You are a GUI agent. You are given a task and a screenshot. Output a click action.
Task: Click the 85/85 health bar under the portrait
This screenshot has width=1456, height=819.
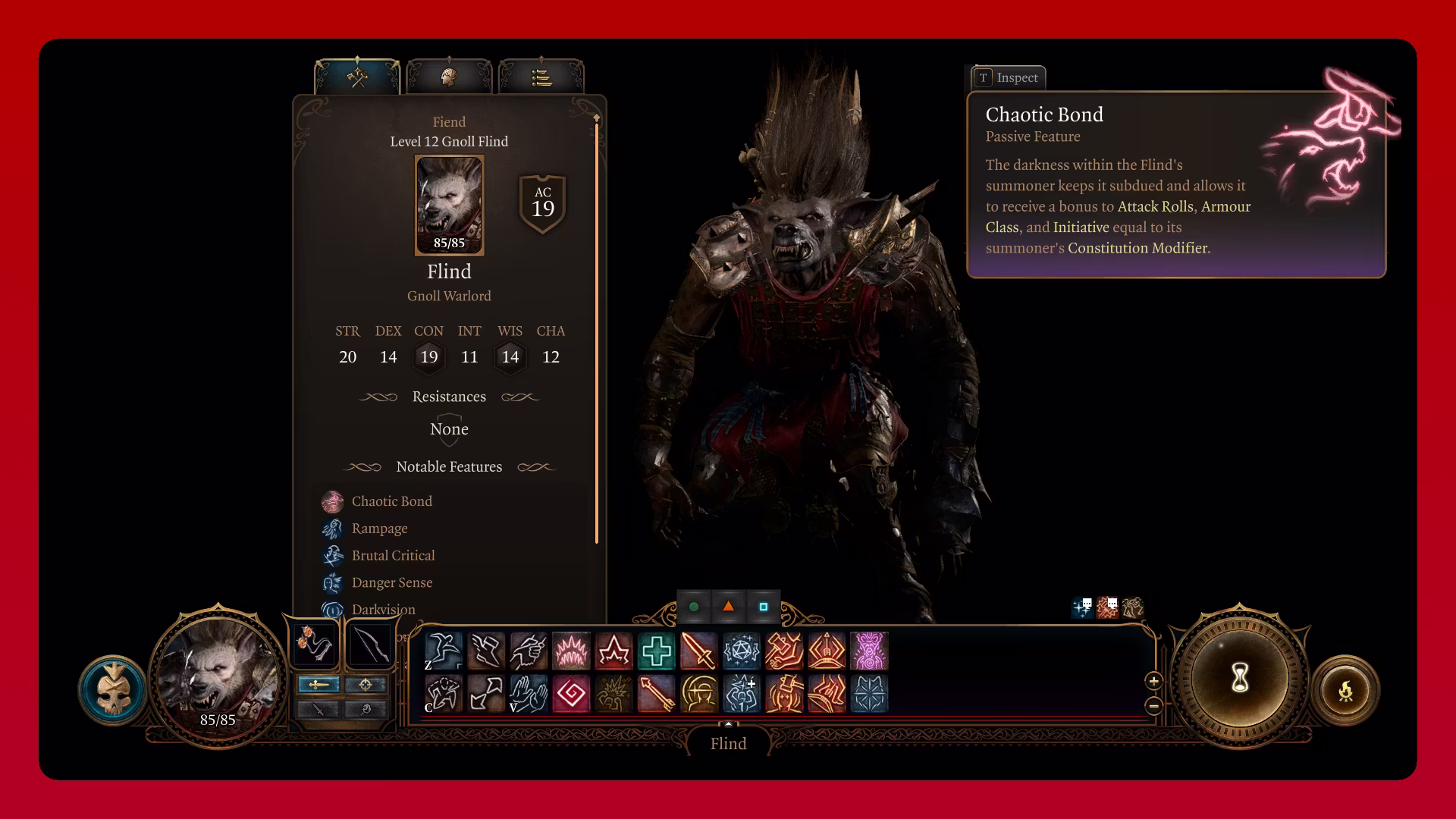tap(449, 243)
